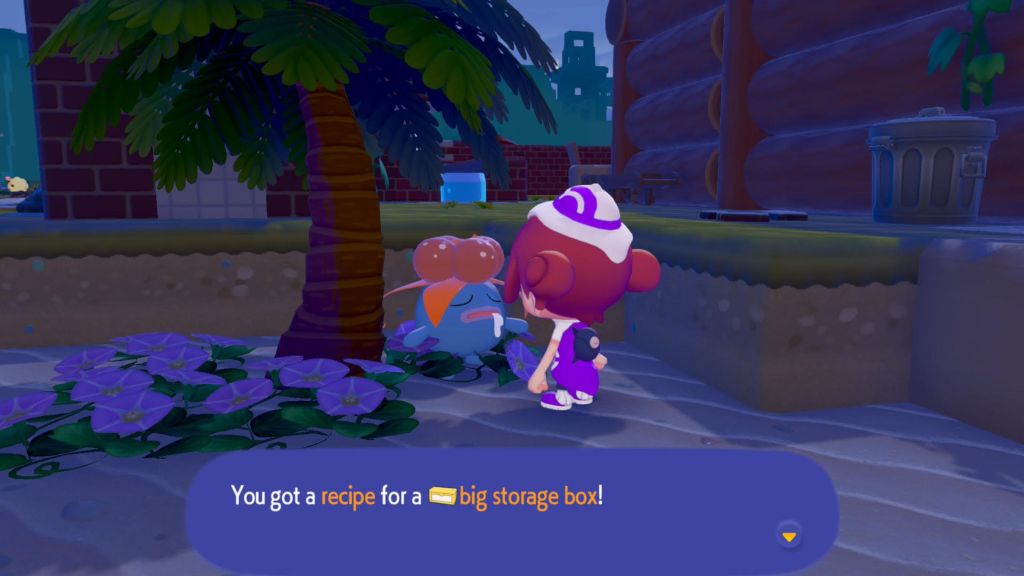The width and height of the screenshot is (1024, 576).
Task: Advance dialogue with the yellow arrow
Action: [789, 537]
